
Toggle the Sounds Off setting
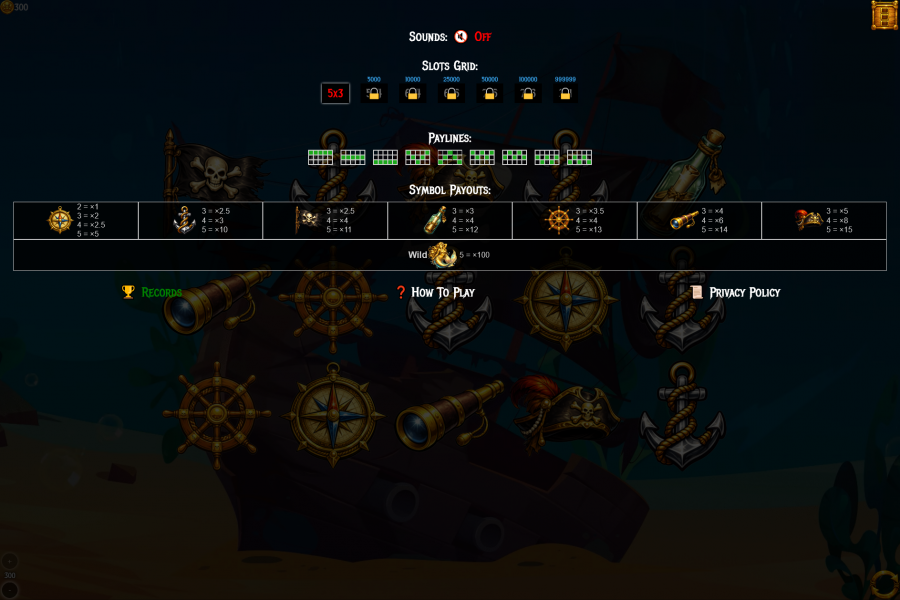(x=472, y=37)
